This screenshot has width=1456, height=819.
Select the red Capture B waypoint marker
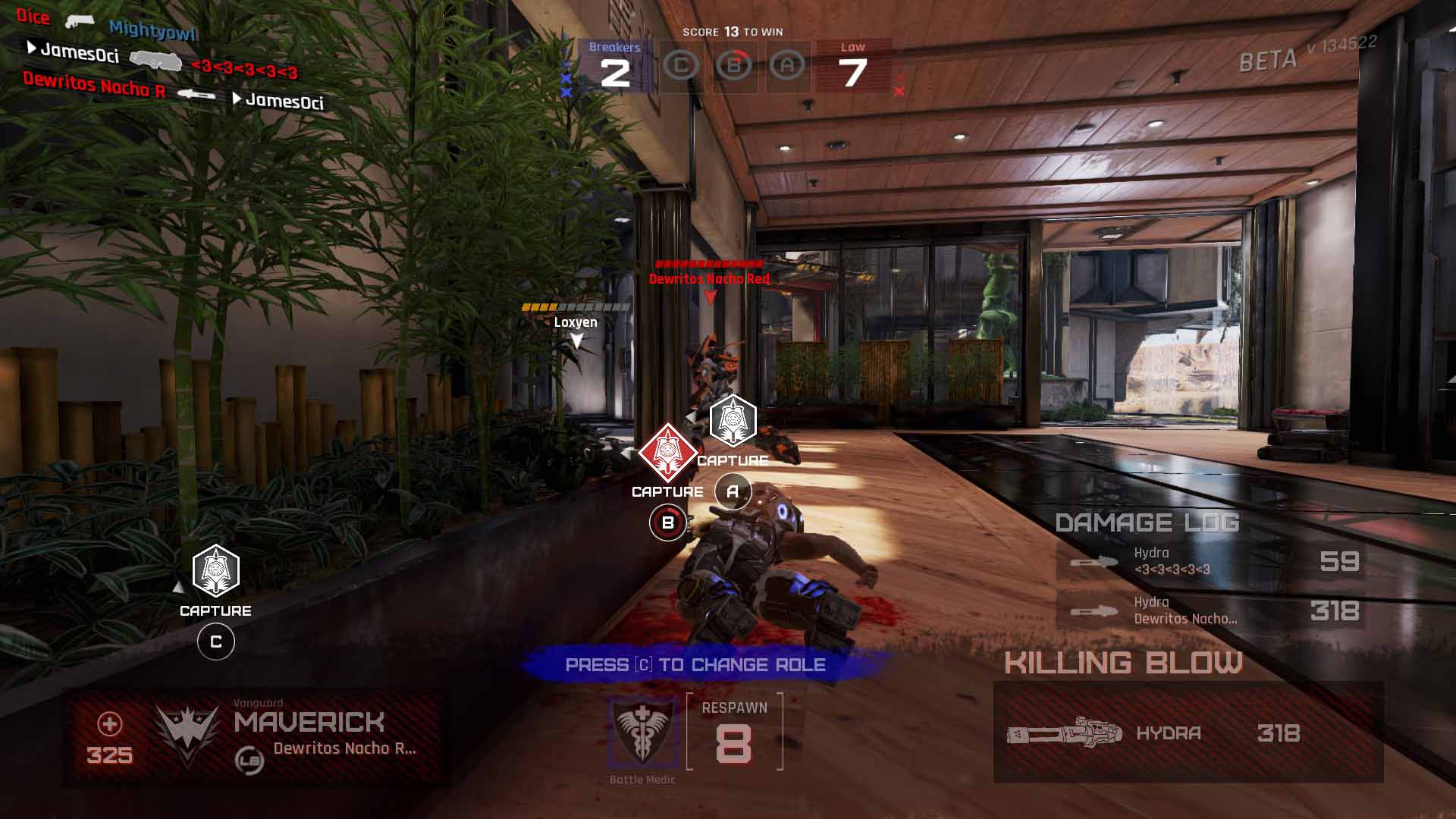tap(667, 453)
